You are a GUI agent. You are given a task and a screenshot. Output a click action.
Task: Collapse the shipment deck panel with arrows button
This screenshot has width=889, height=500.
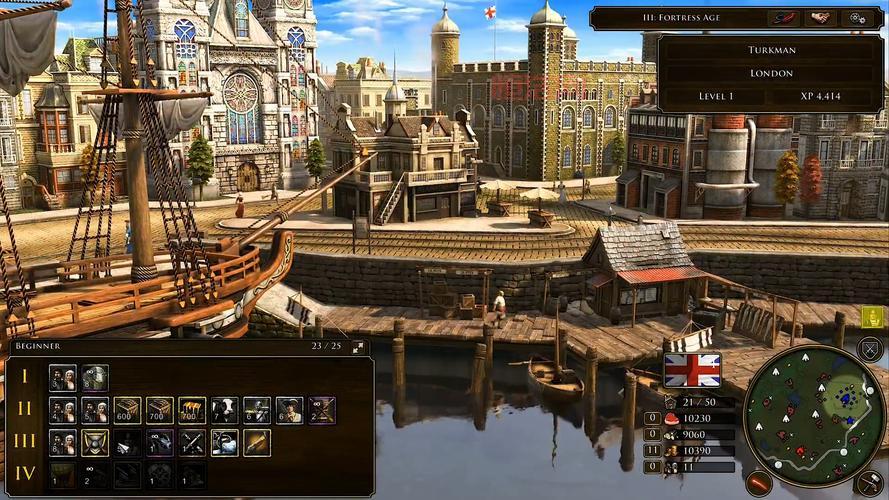pos(358,347)
